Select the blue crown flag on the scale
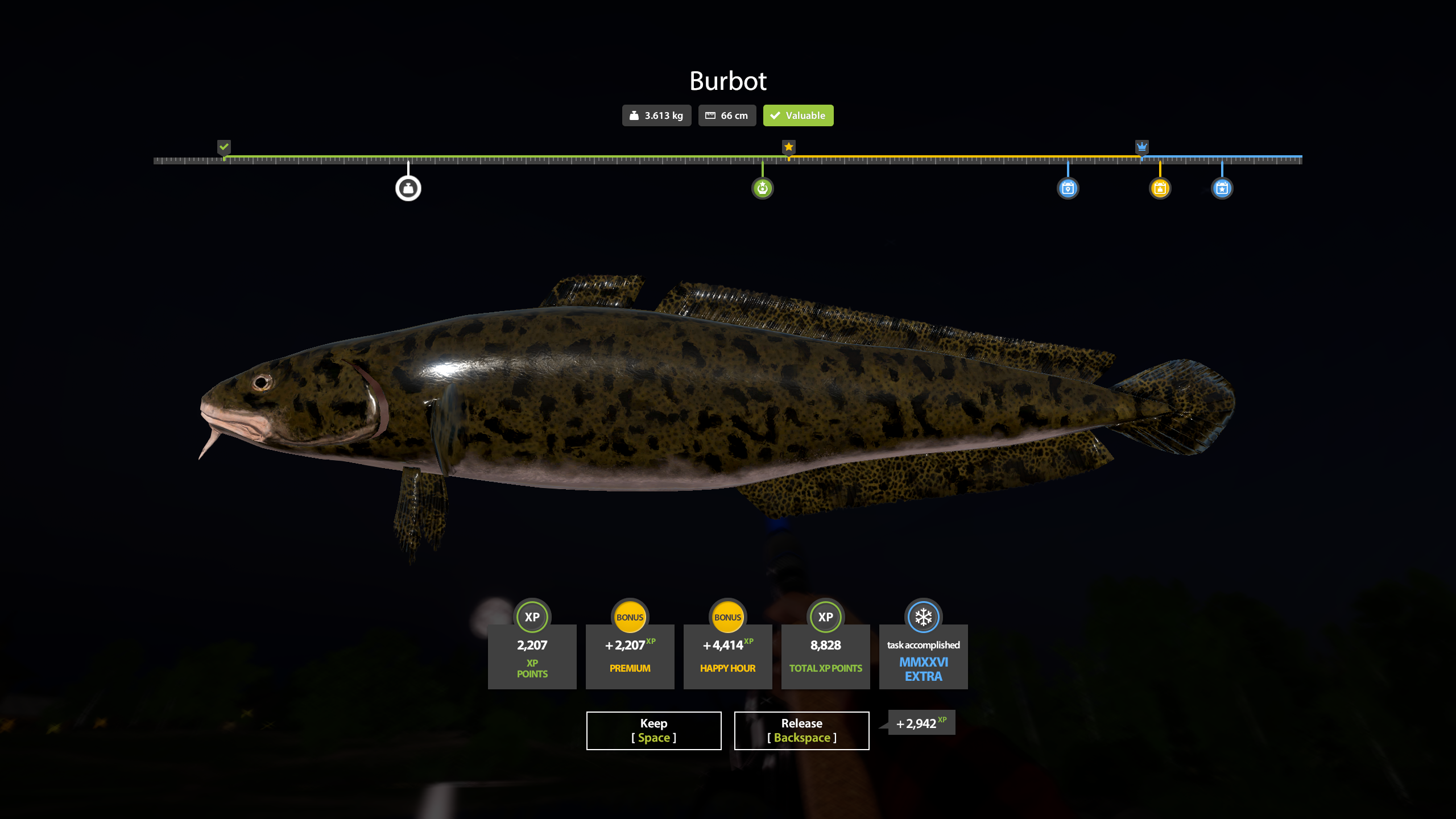This screenshot has width=1456, height=819. click(x=1141, y=147)
